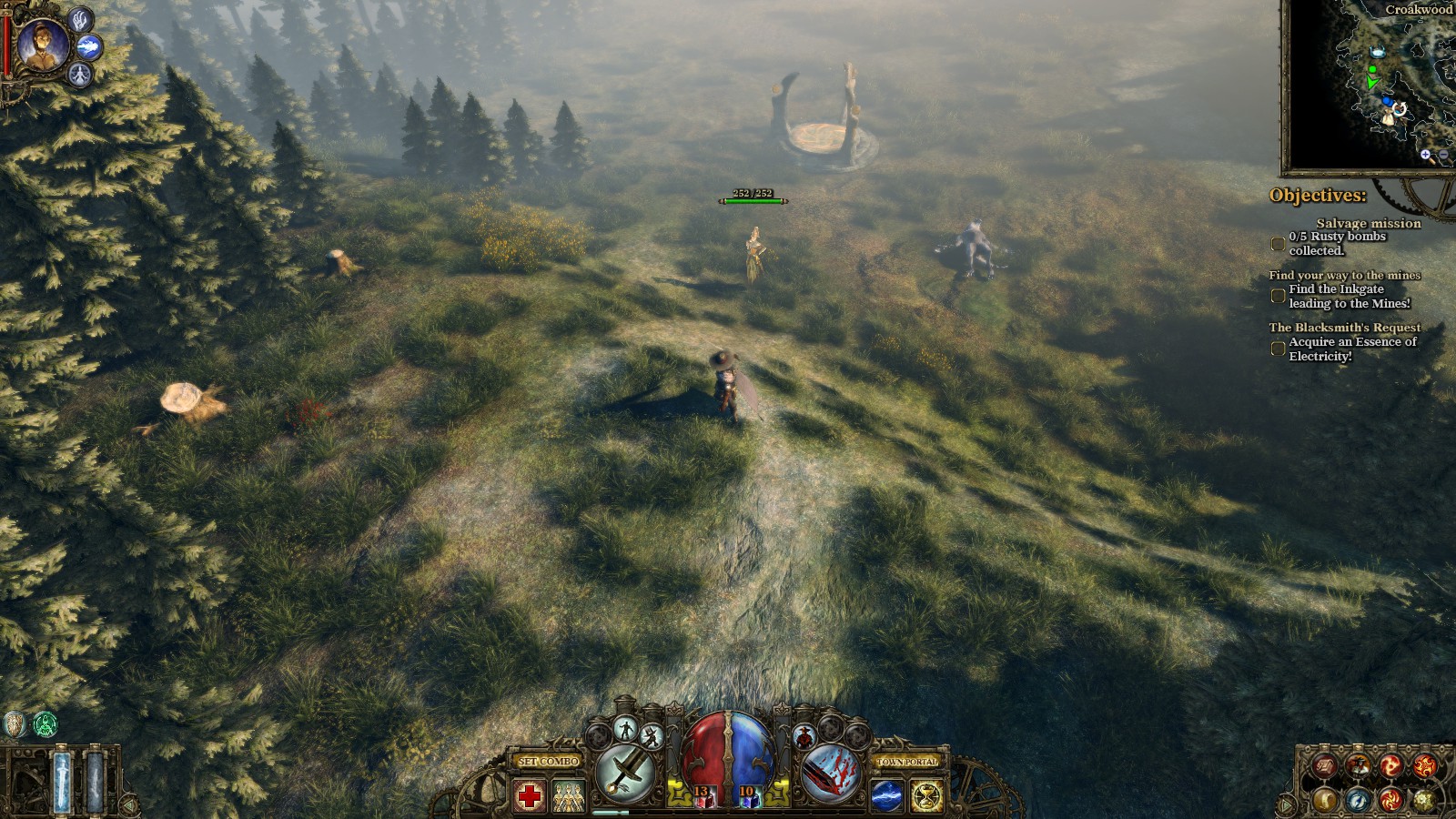Screen dimensions: 1456x819
Task: Select the ghostly claw companion mode icon
Action: point(80,18)
